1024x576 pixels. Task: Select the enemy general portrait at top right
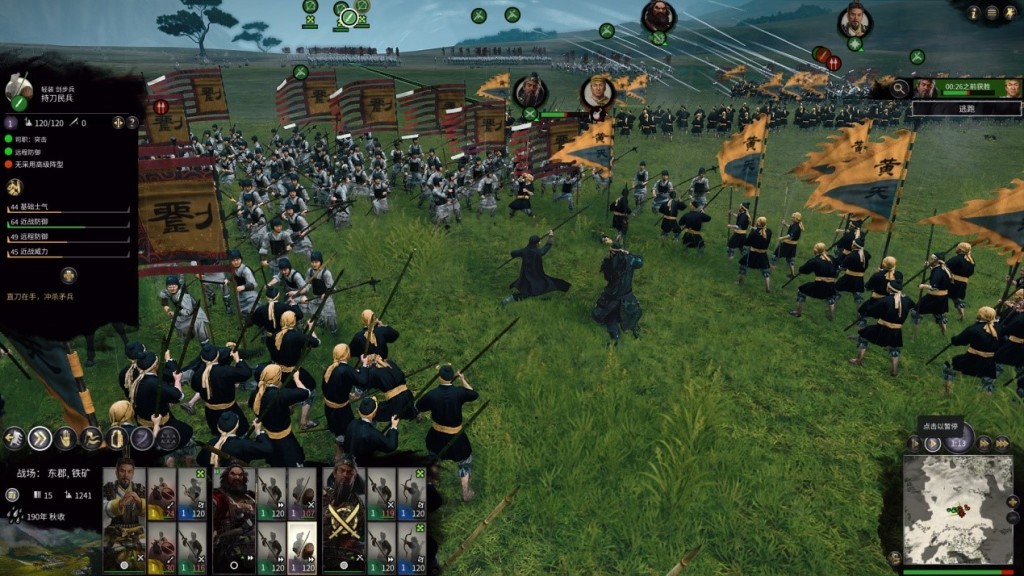[x=854, y=20]
